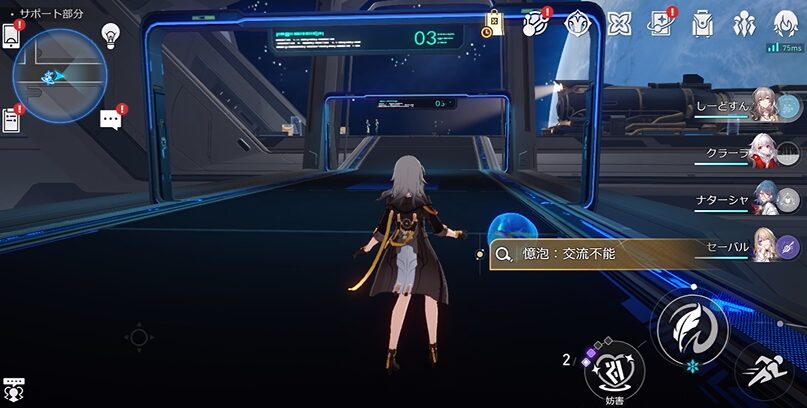Image resolution: width=807 pixels, height=408 pixels.
Task: Open the chat speech bubble
Action: (x=111, y=120)
